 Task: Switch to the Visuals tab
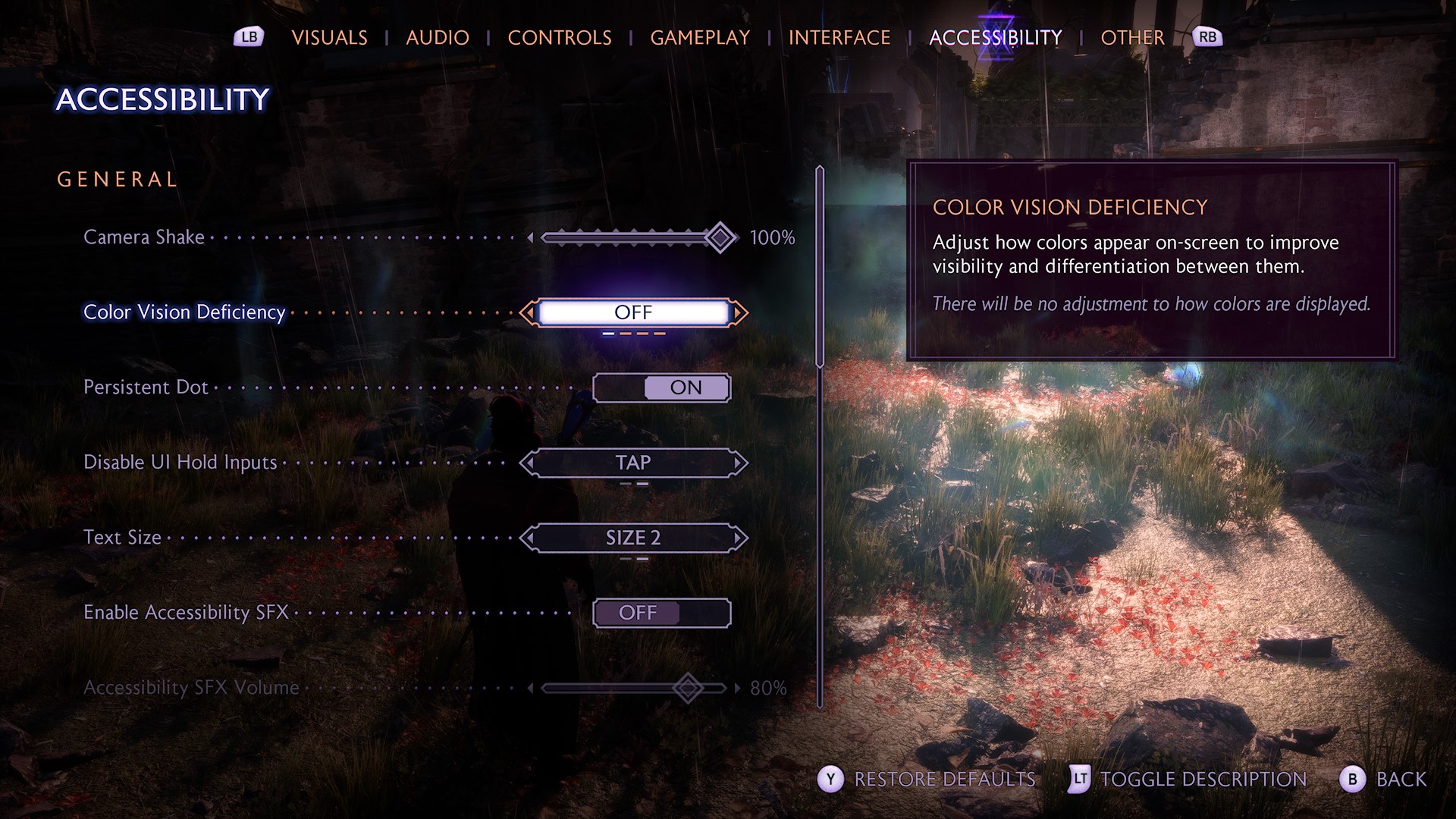click(x=329, y=38)
